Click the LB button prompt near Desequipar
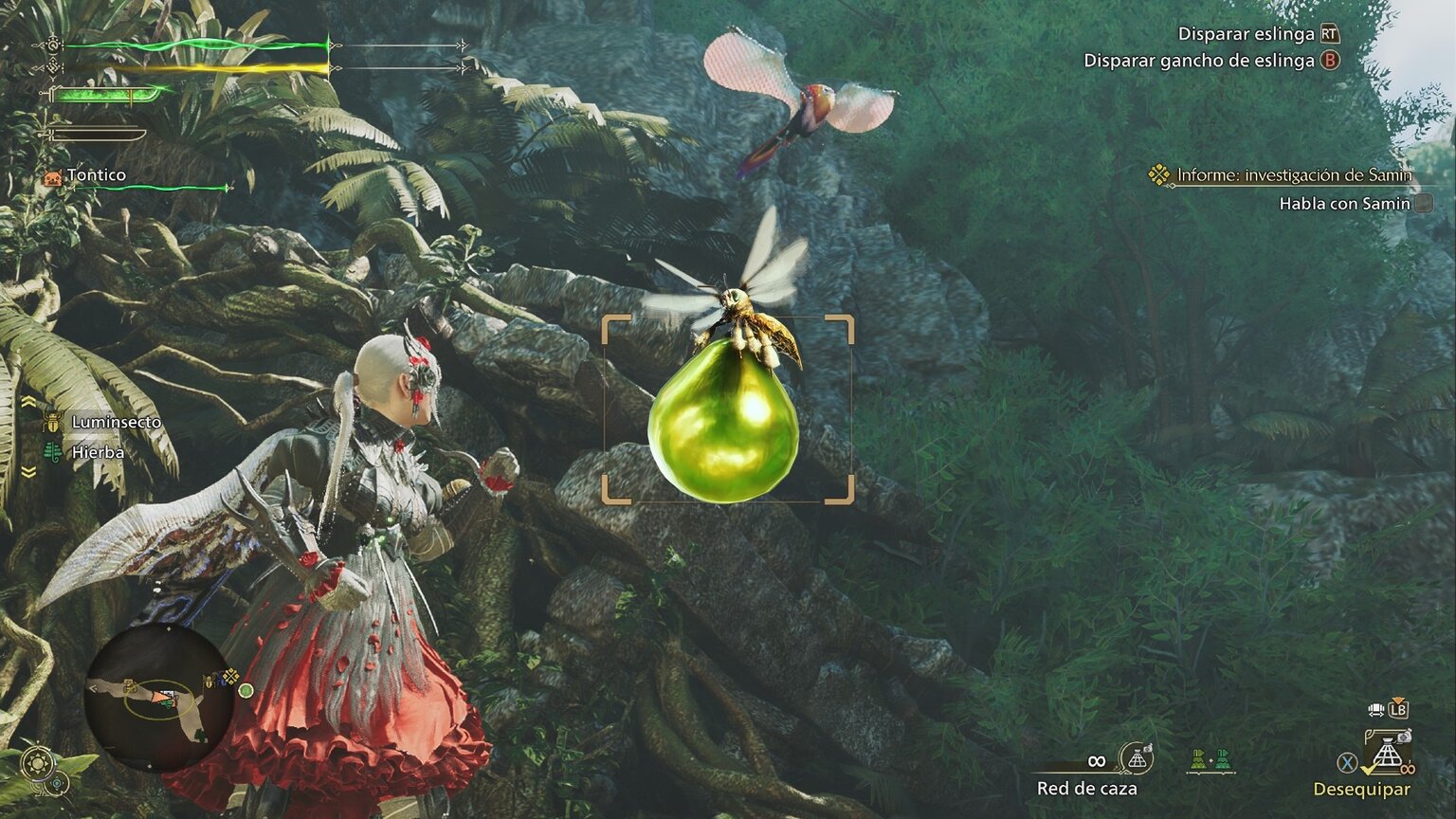 (x=1398, y=710)
